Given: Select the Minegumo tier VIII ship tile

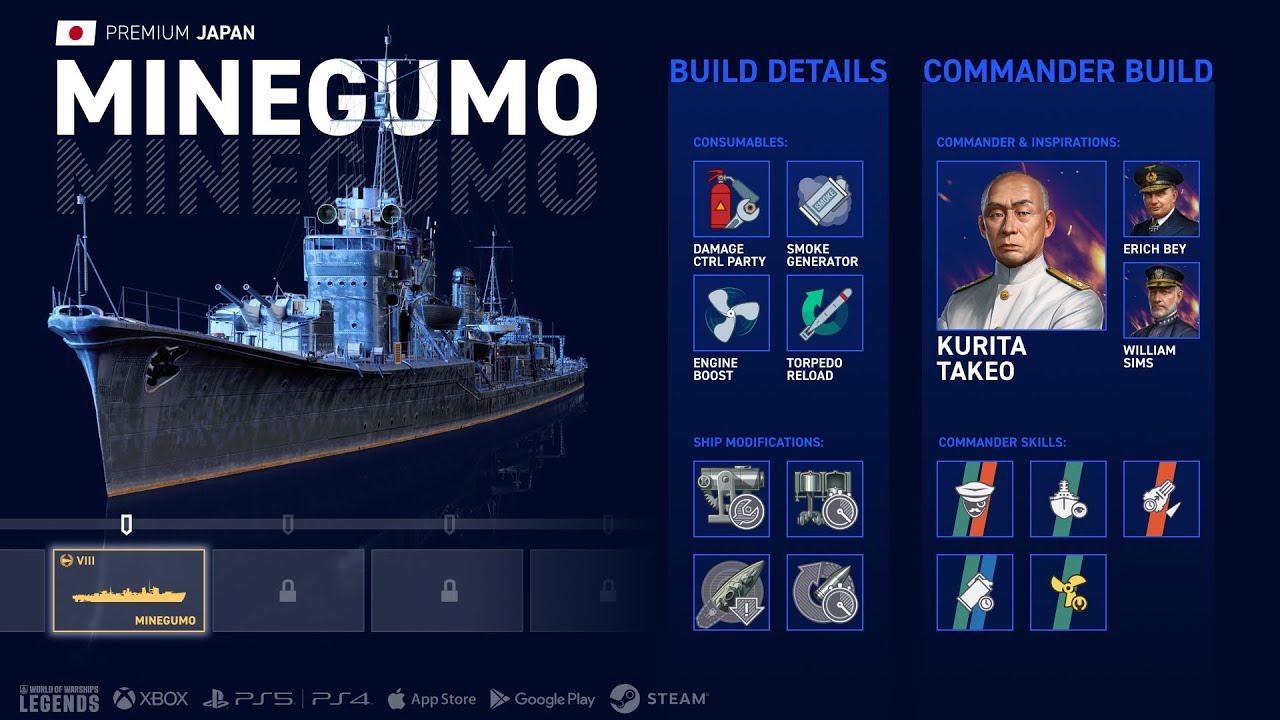Looking at the screenshot, I should click(129, 590).
